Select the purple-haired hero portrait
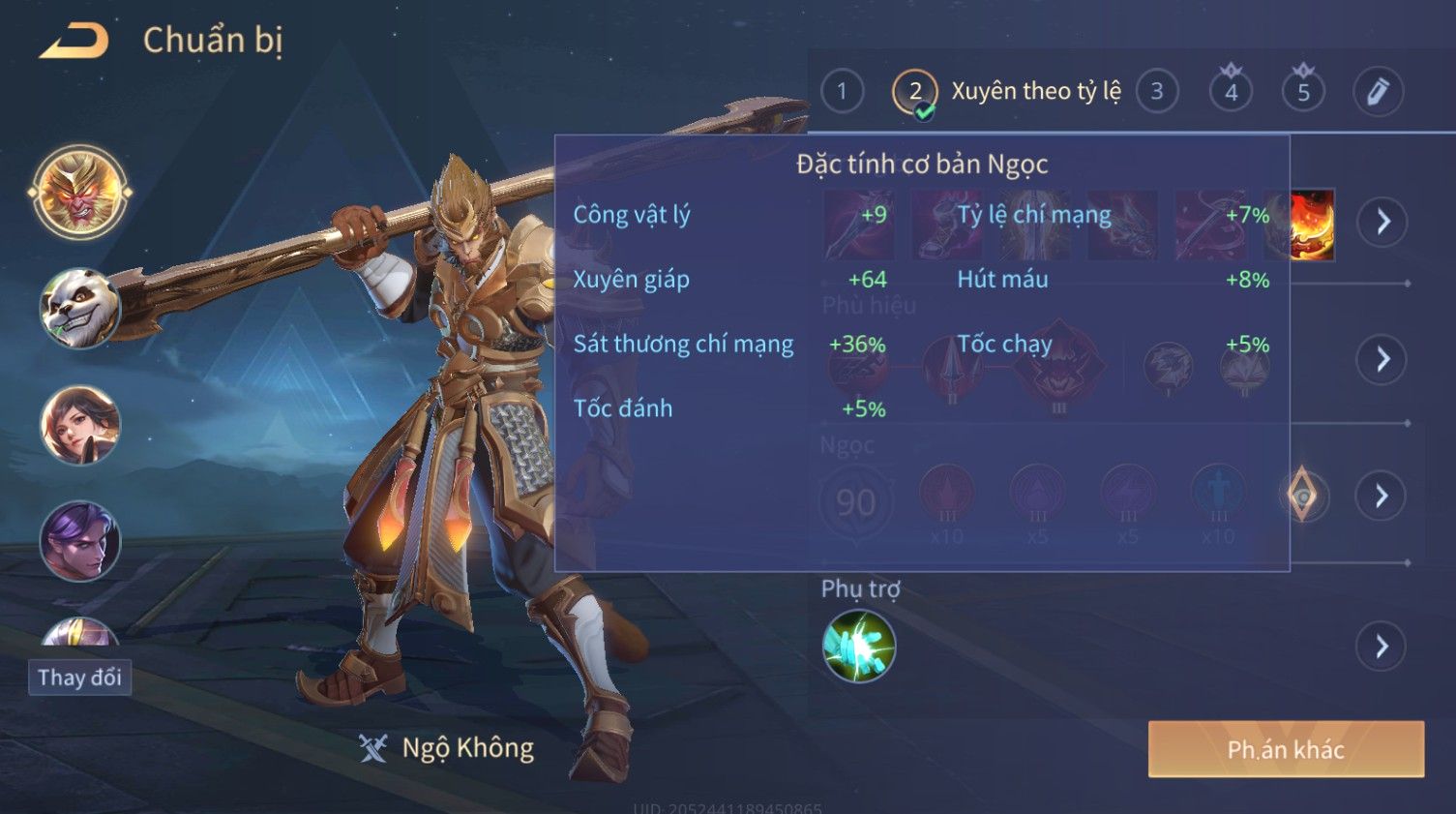Image resolution: width=1456 pixels, height=814 pixels. pyautogui.click(x=80, y=541)
